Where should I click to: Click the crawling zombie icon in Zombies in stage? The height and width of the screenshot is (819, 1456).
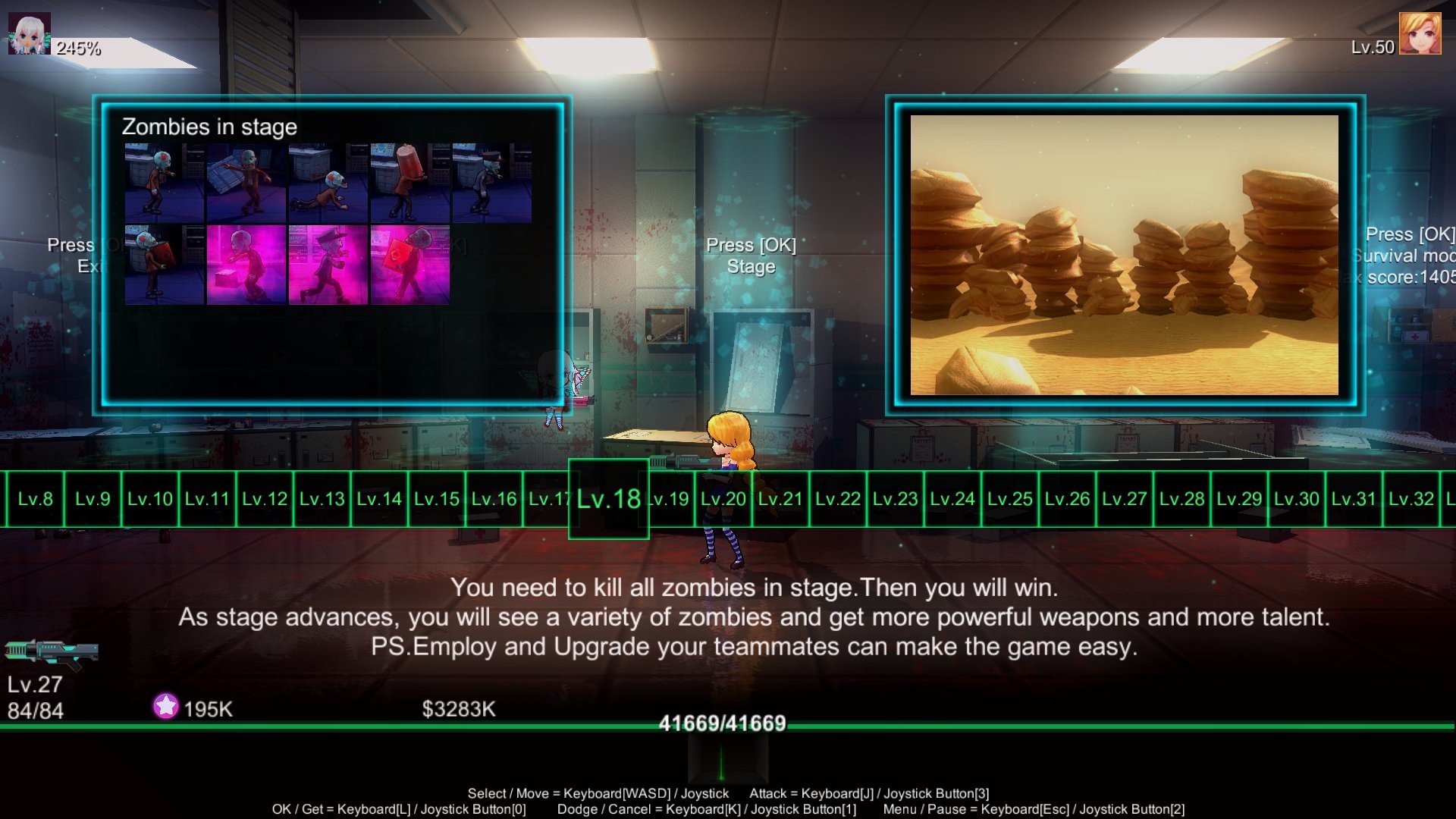328,180
